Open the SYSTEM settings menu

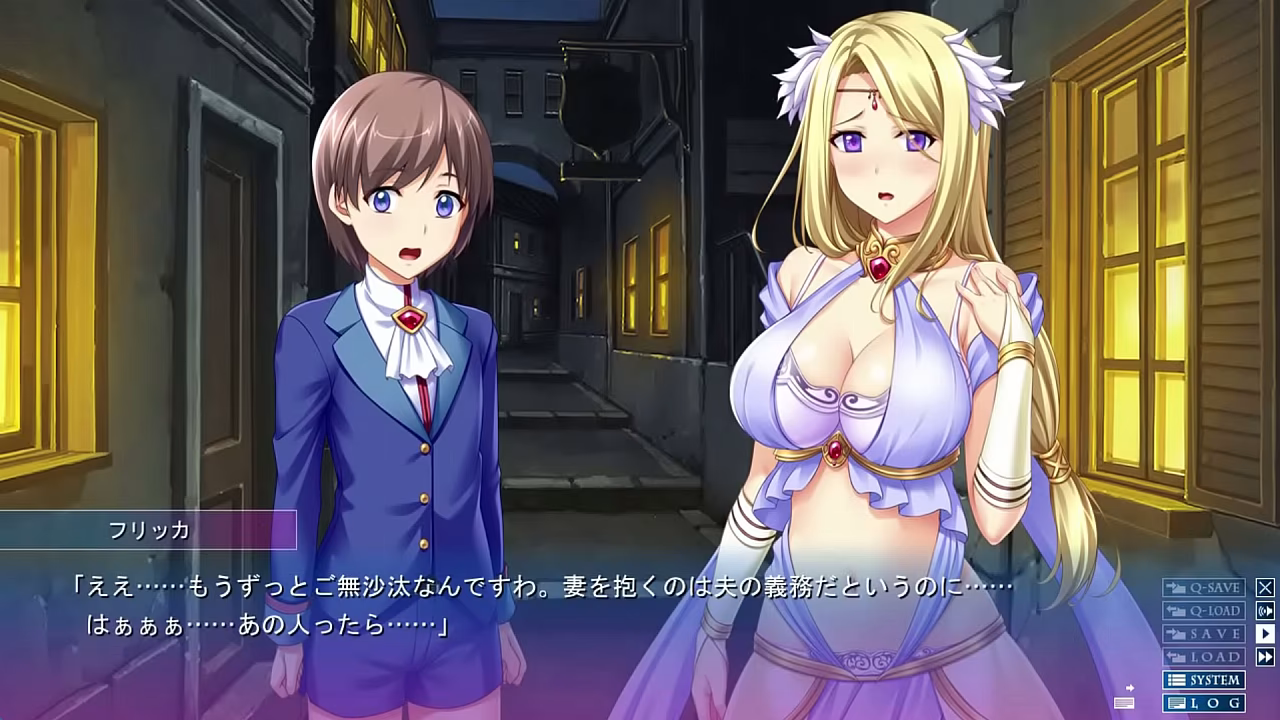1203,680
